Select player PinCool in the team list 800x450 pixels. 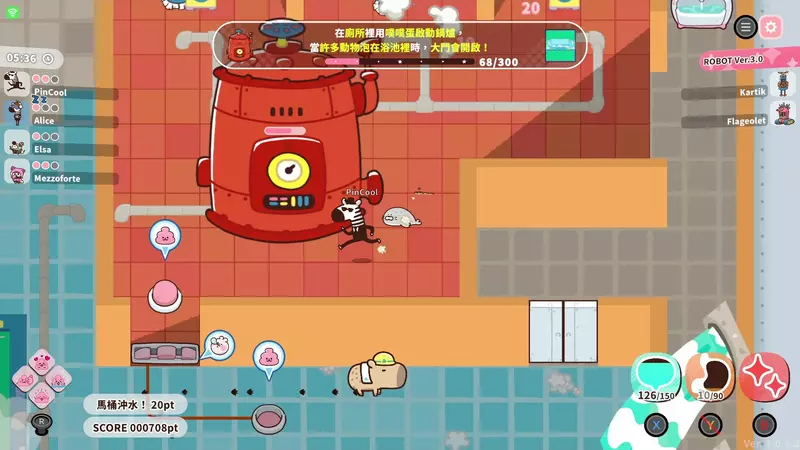tap(17, 85)
